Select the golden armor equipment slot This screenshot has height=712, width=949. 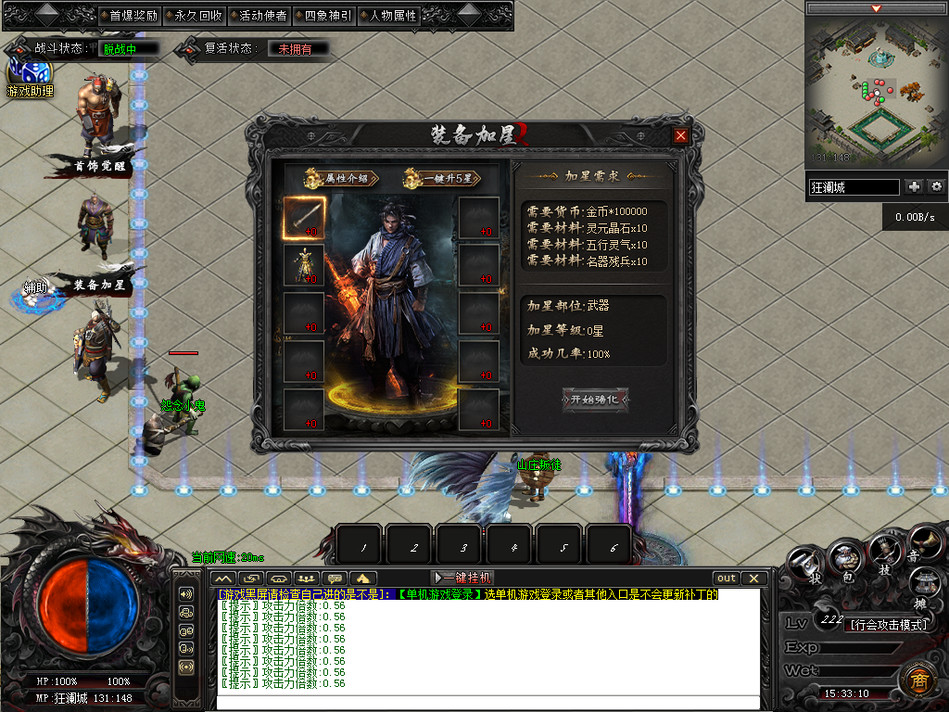304,264
